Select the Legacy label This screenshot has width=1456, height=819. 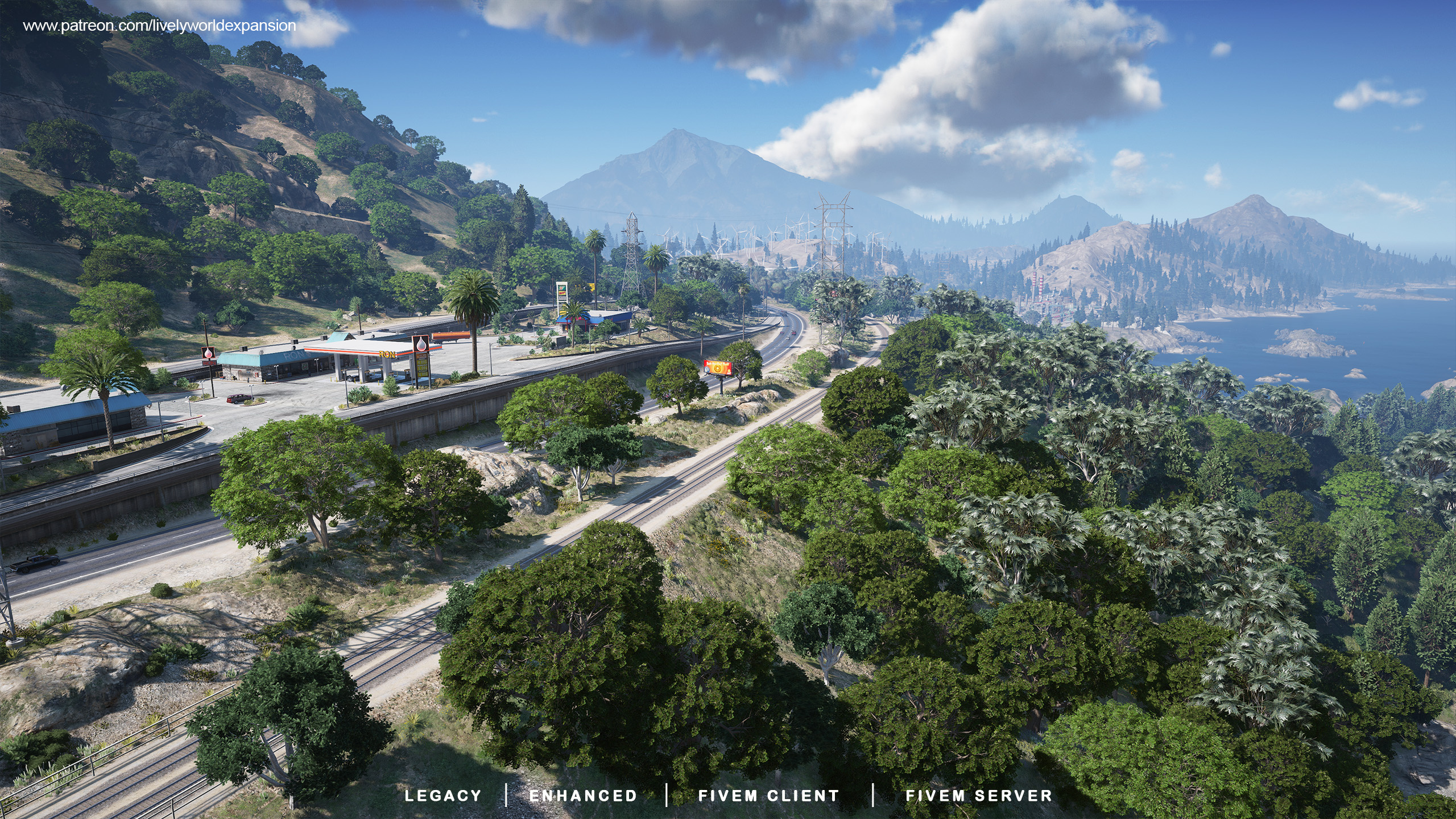[x=443, y=796]
